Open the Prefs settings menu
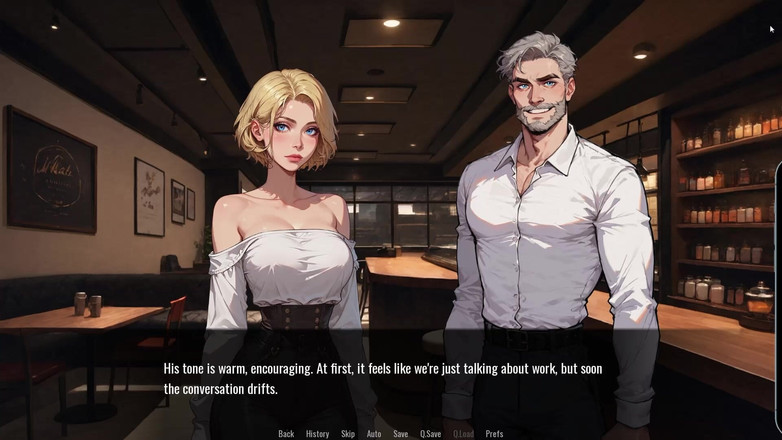Viewport: 782px width, 440px height. coord(494,434)
